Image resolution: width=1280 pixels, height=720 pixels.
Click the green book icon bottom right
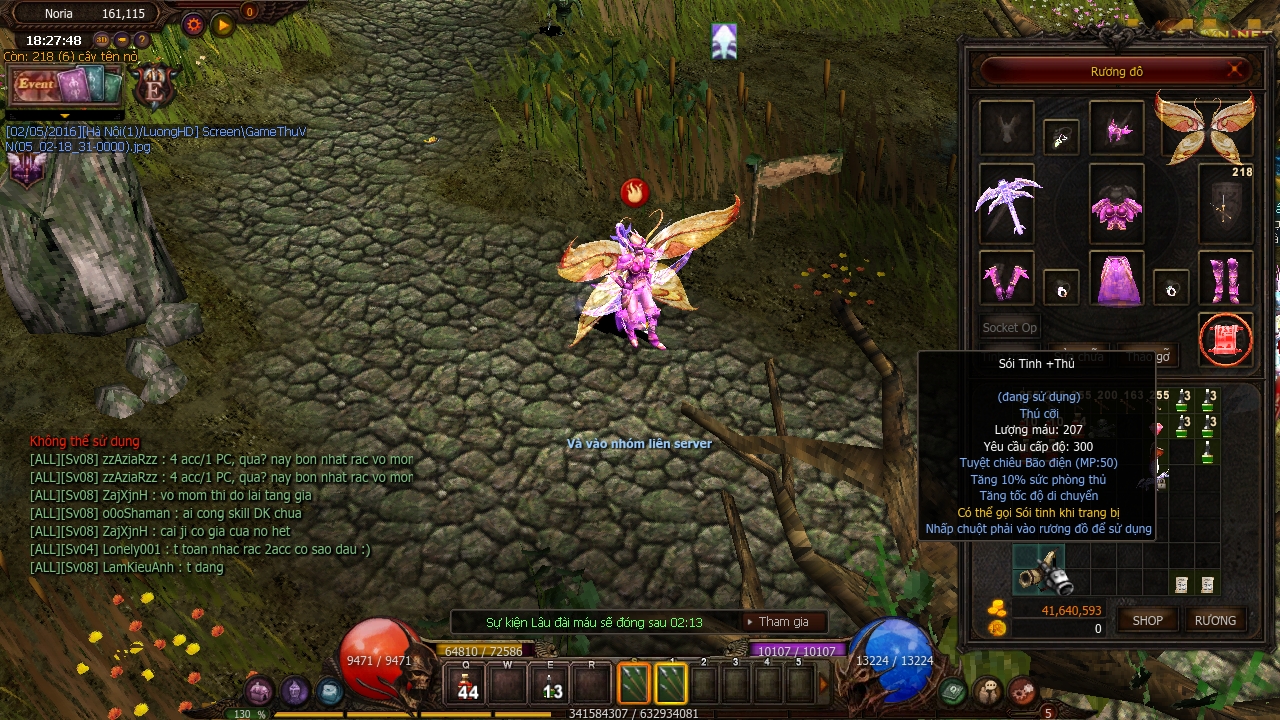(x=952, y=691)
